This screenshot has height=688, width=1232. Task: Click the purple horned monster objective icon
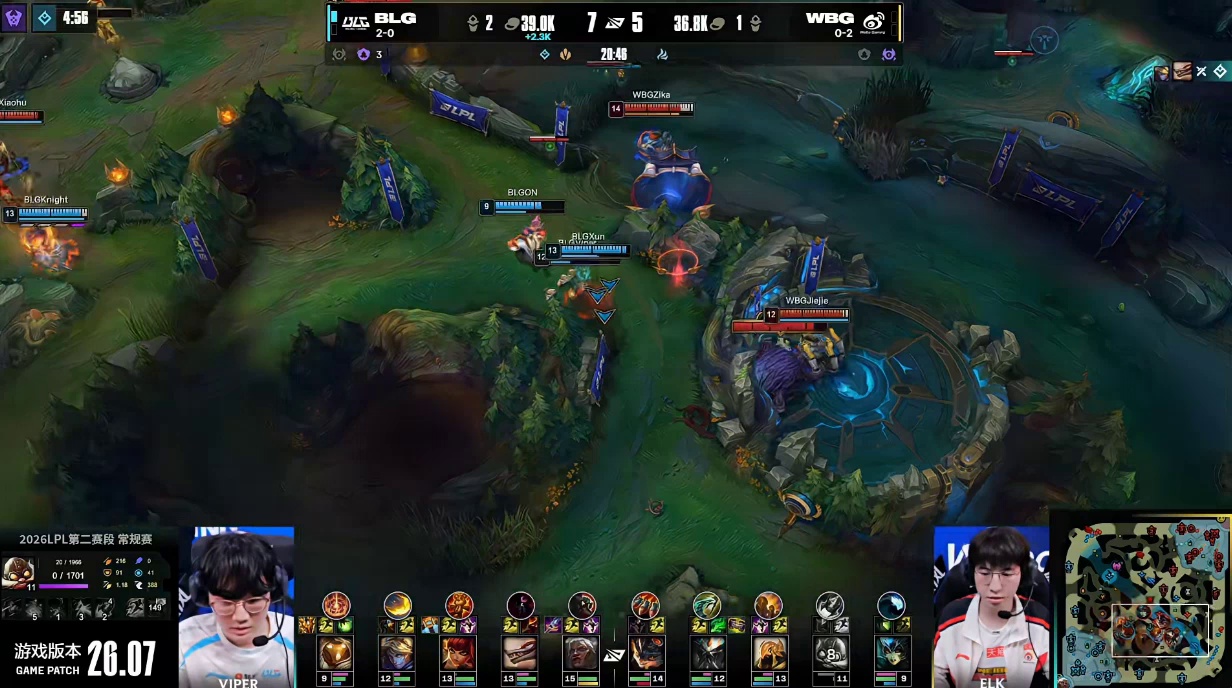[x=14, y=17]
